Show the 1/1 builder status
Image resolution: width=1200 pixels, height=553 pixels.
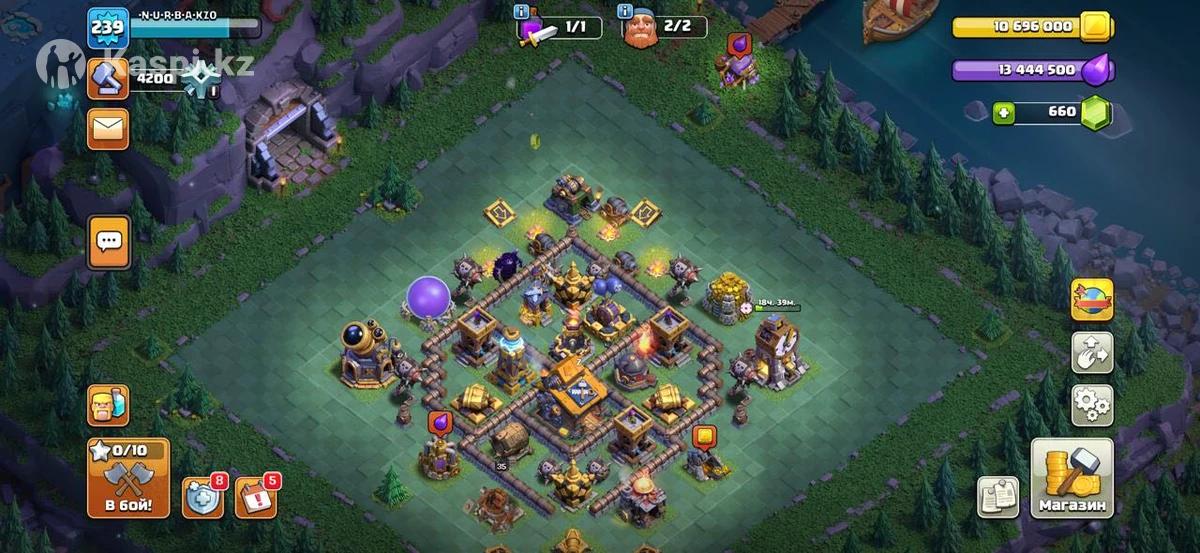558,27
